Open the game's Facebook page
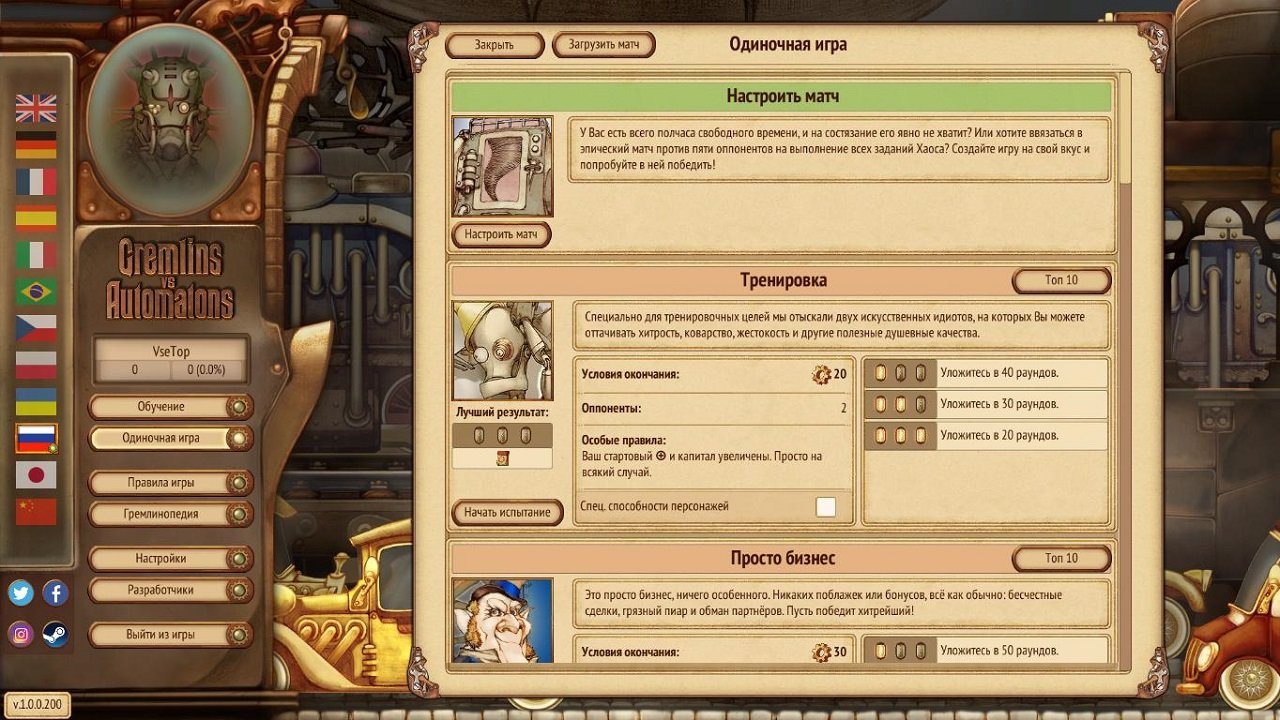 (x=55, y=594)
